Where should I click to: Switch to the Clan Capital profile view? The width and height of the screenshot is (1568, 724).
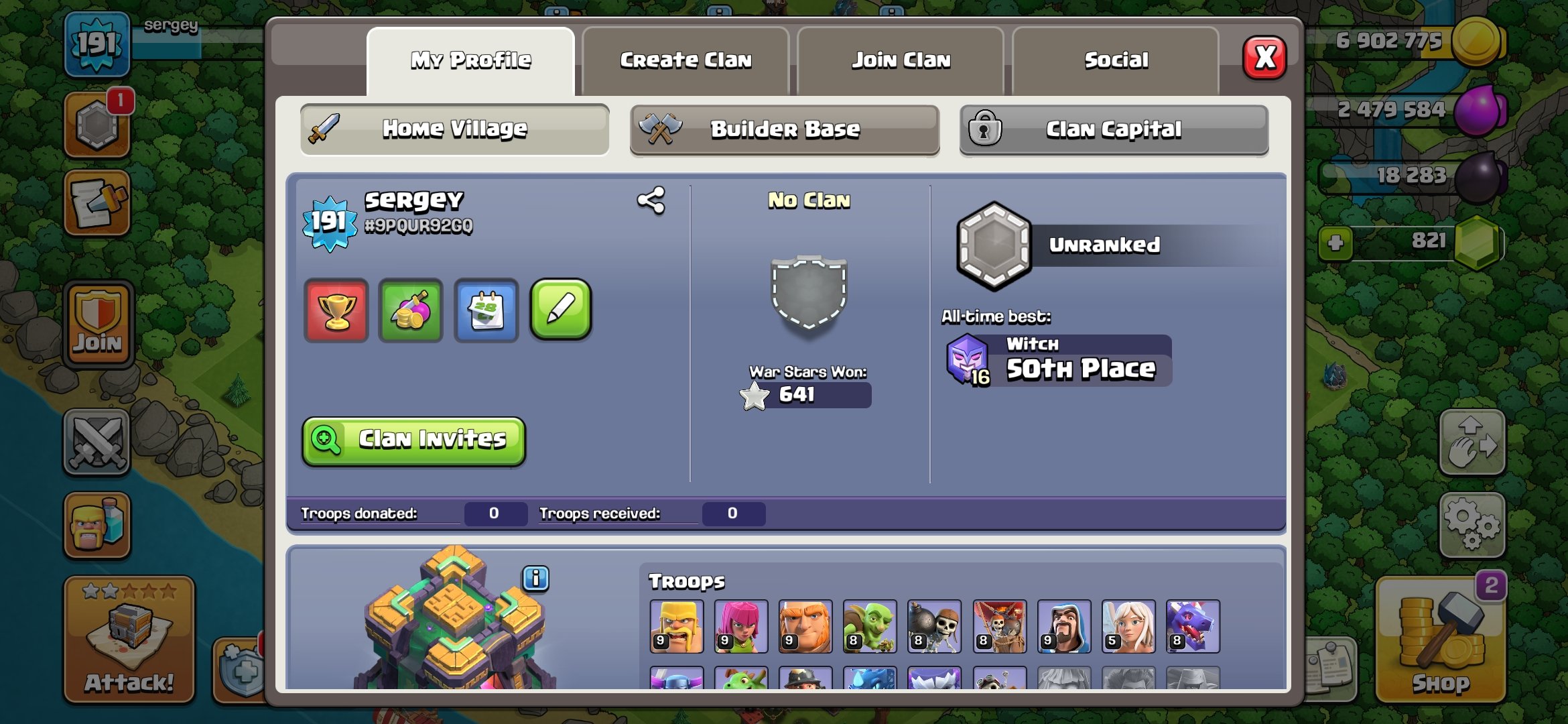[x=1114, y=129]
